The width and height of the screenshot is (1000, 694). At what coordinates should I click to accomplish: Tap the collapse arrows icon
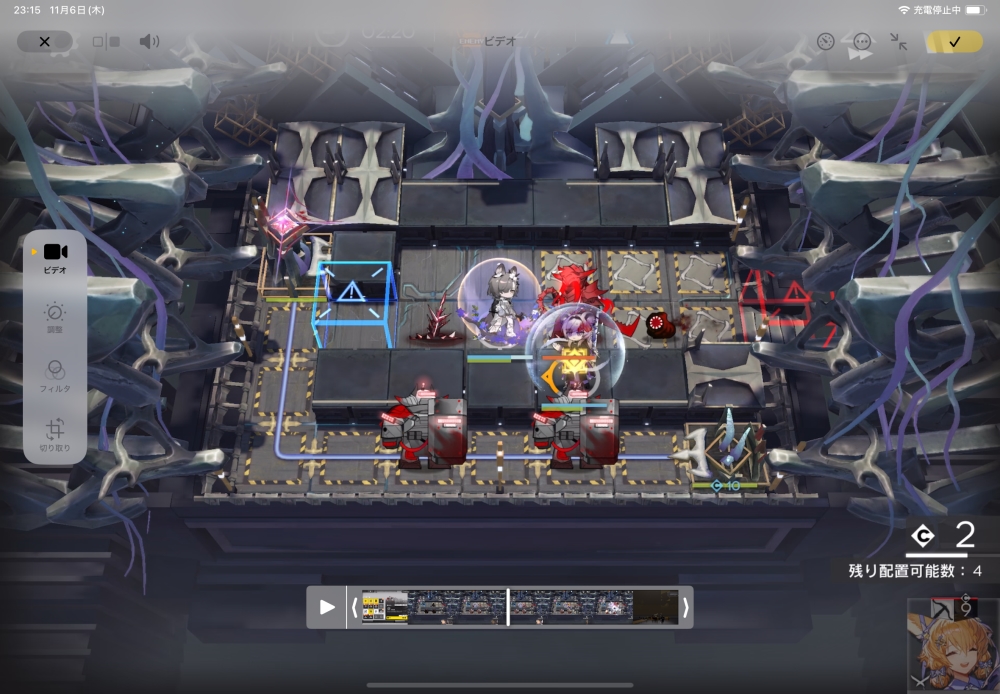click(899, 42)
